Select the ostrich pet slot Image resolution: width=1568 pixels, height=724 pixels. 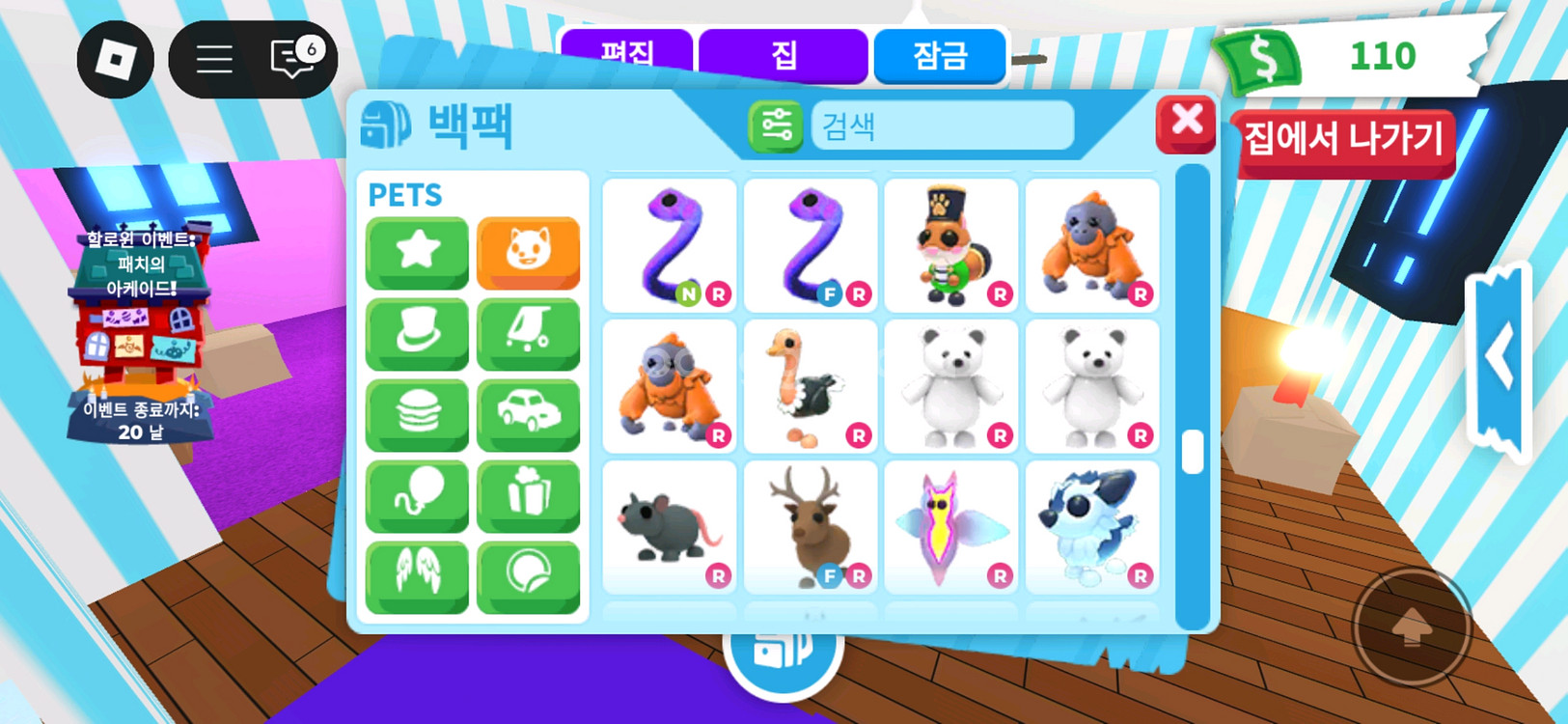[x=810, y=386]
